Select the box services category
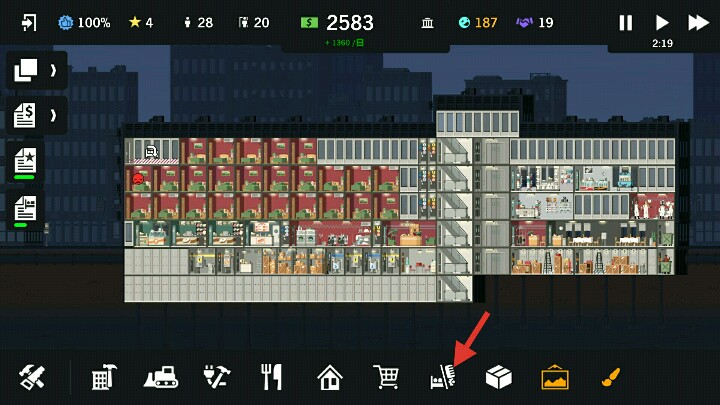 click(498, 377)
